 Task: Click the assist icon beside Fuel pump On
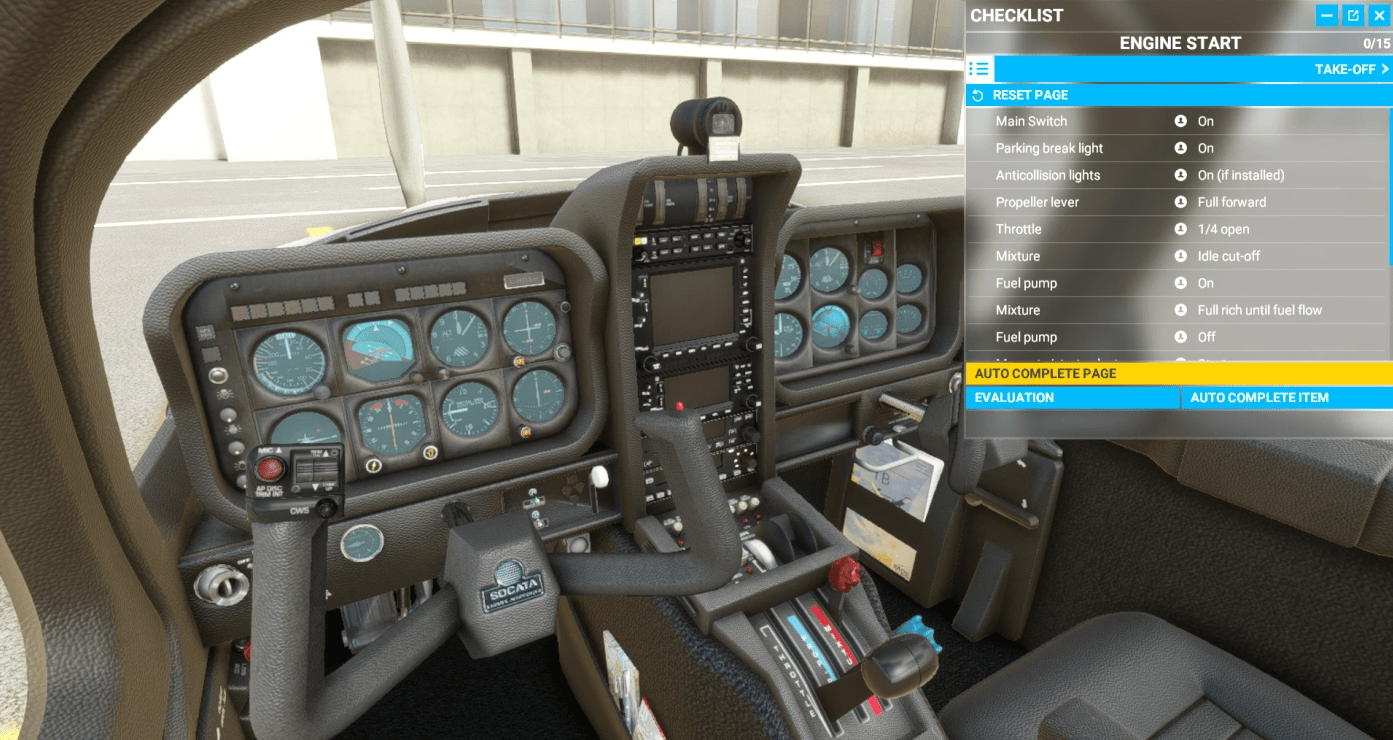[x=1181, y=283]
